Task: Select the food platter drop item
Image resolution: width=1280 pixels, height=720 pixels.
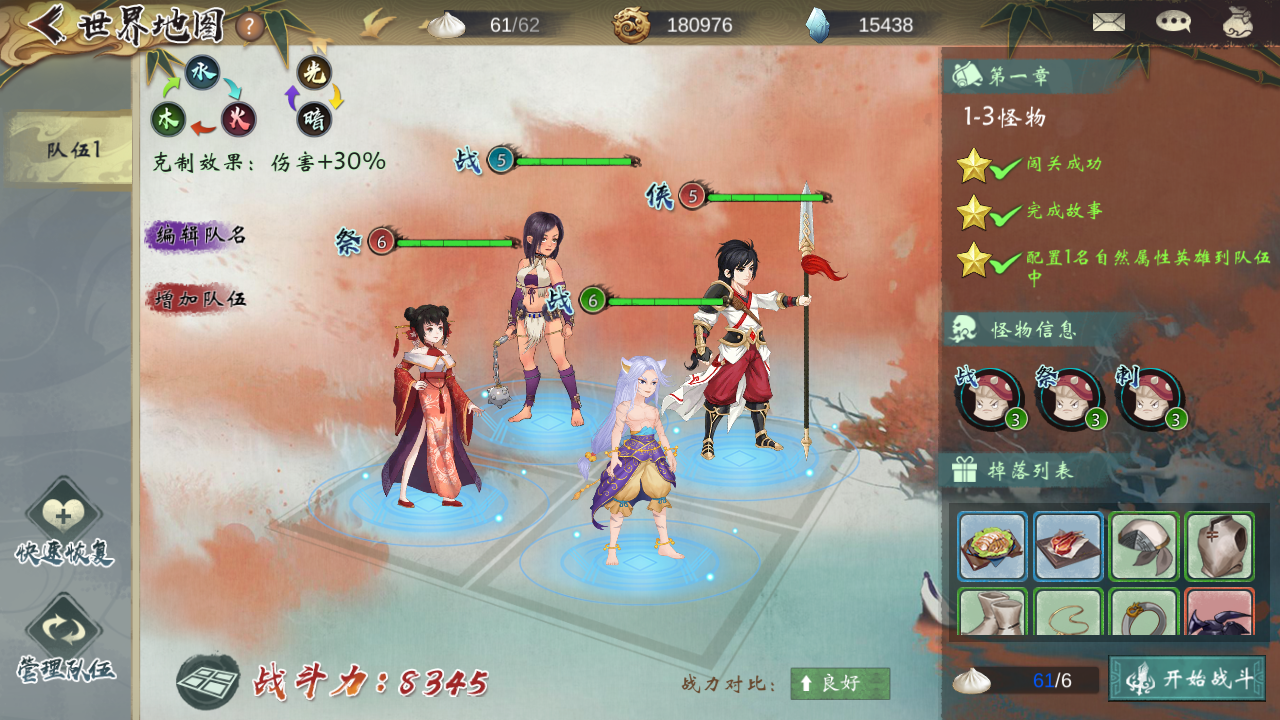Action: point(992,546)
